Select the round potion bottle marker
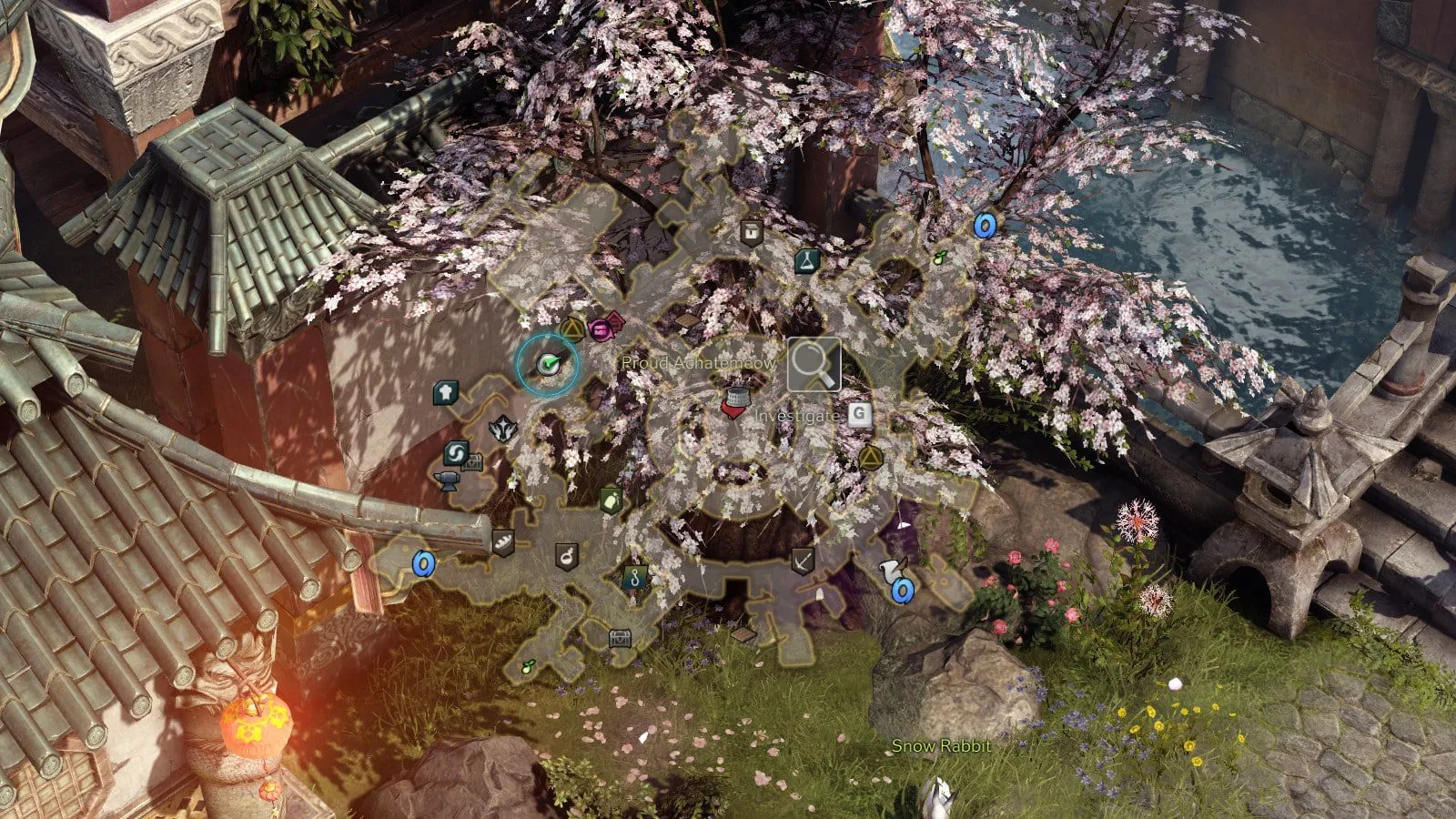 pyautogui.click(x=567, y=555)
